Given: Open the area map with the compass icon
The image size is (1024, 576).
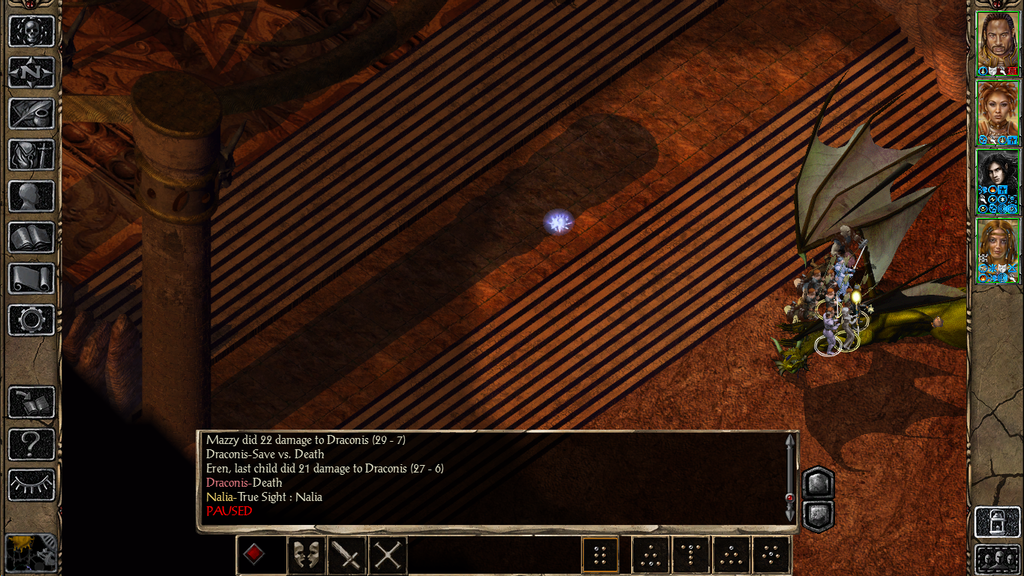Looking at the screenshot, I should click(31, 72).
